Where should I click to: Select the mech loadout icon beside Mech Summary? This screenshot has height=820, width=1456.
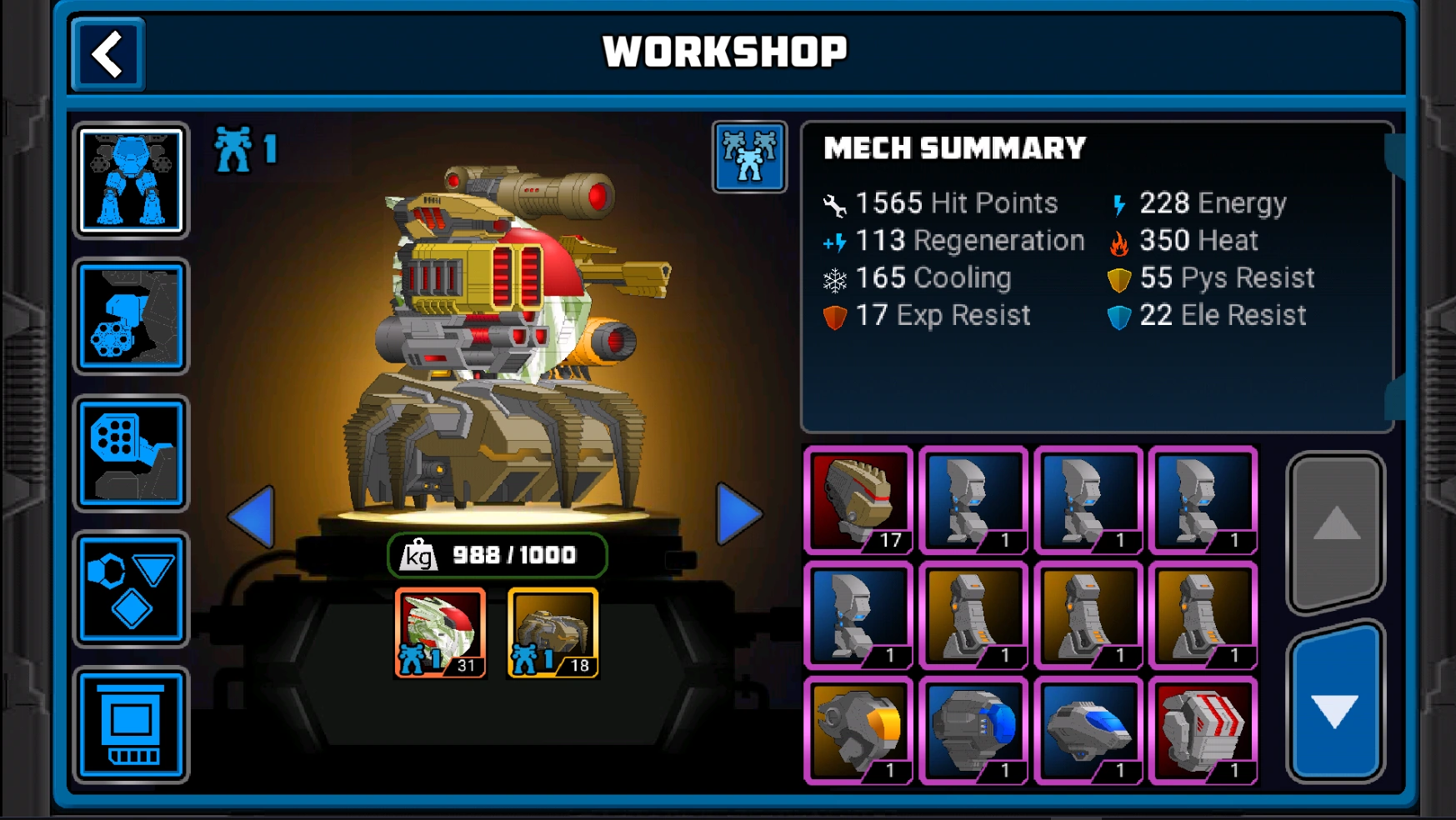click(x=748, y=157)
